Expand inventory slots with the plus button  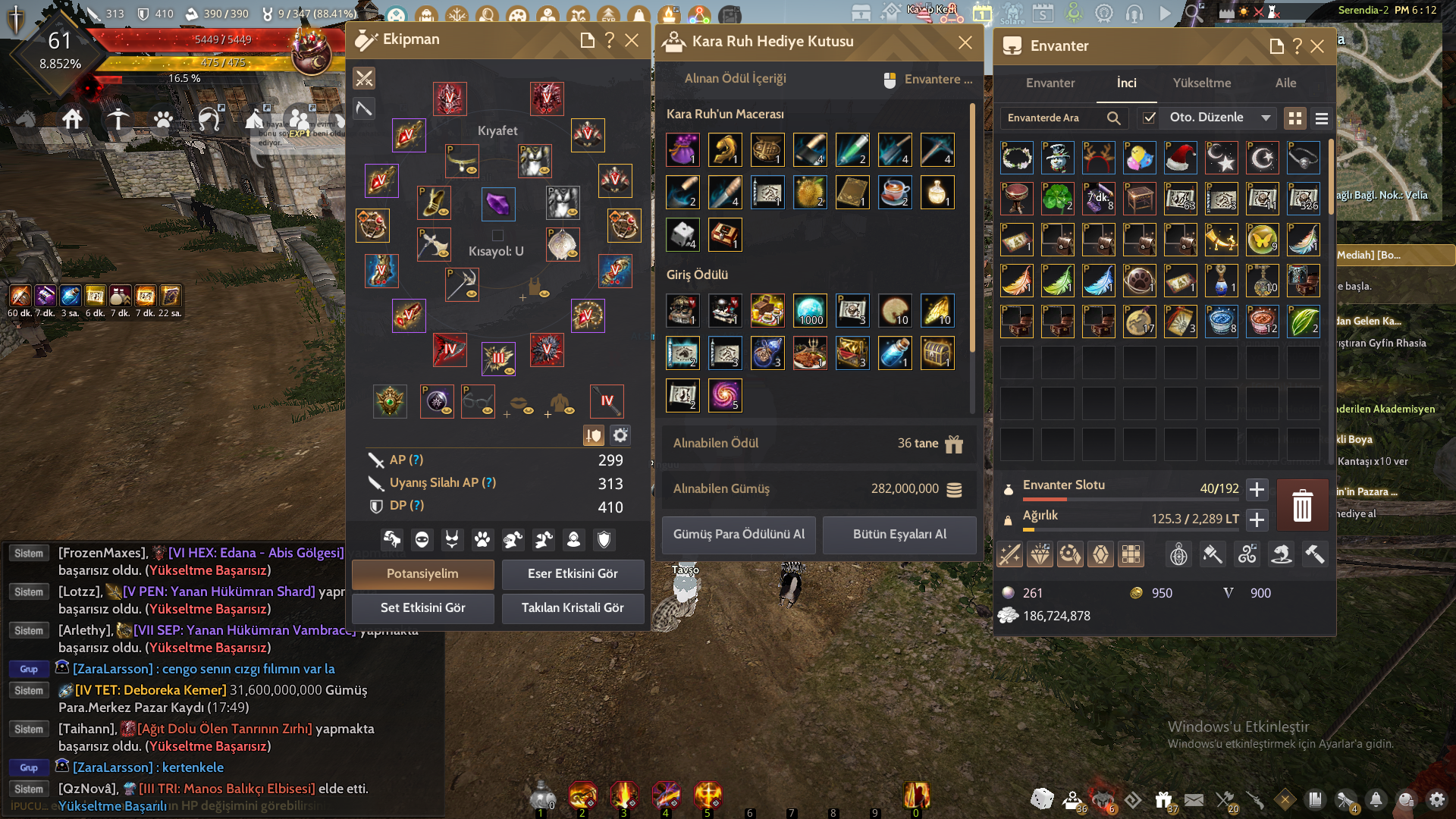pos(1257,489)
